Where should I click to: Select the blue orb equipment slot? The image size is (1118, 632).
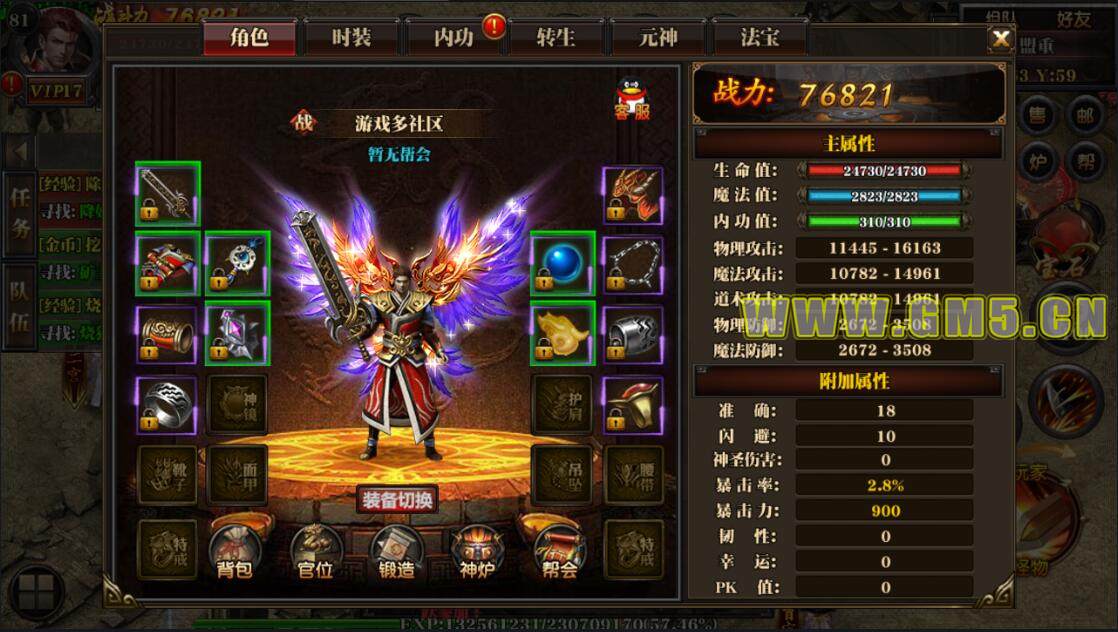[562, 264]
